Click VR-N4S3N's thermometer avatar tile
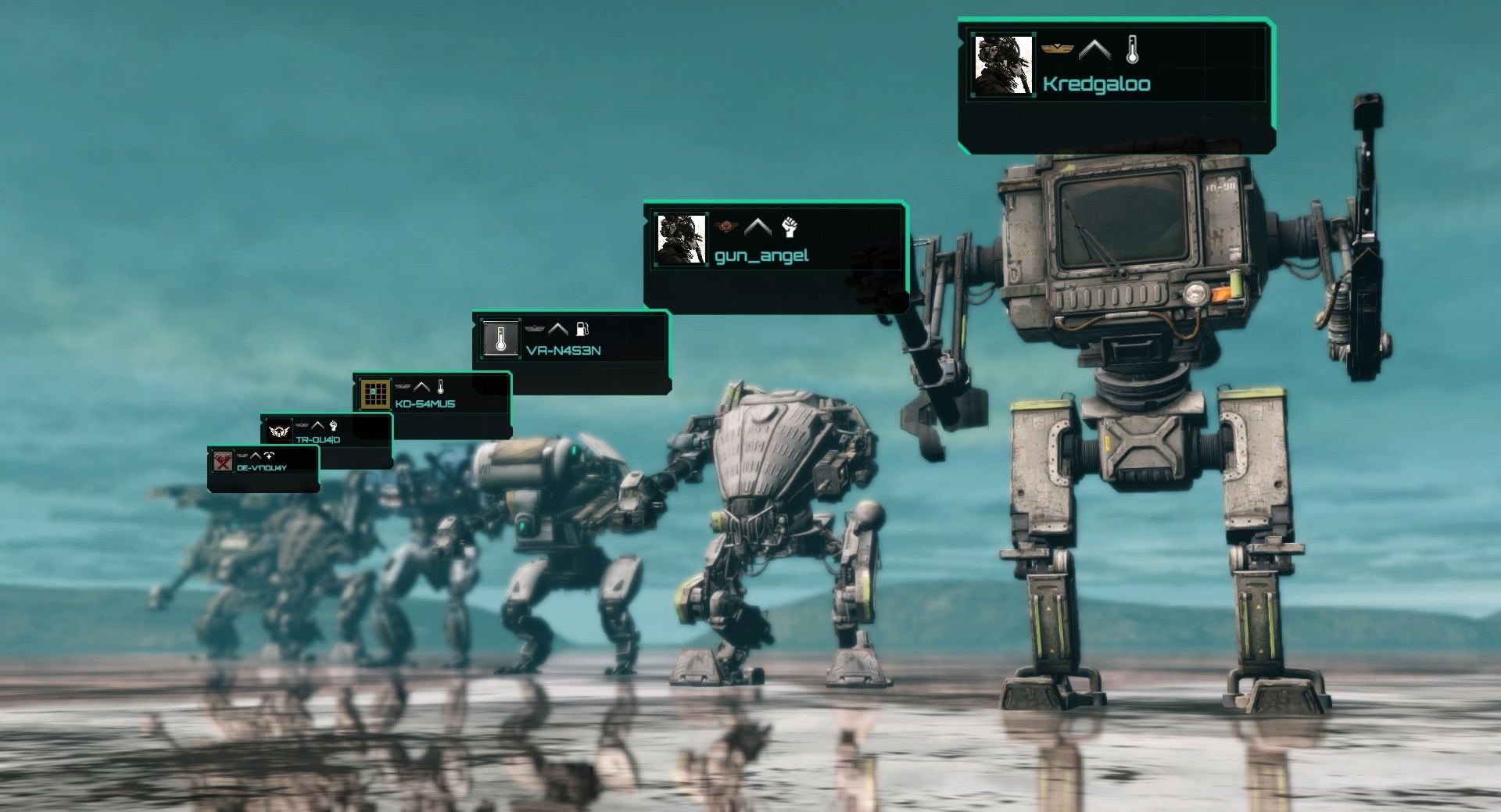This screenshot has width=1501, height=812. [x=500, y=338]
